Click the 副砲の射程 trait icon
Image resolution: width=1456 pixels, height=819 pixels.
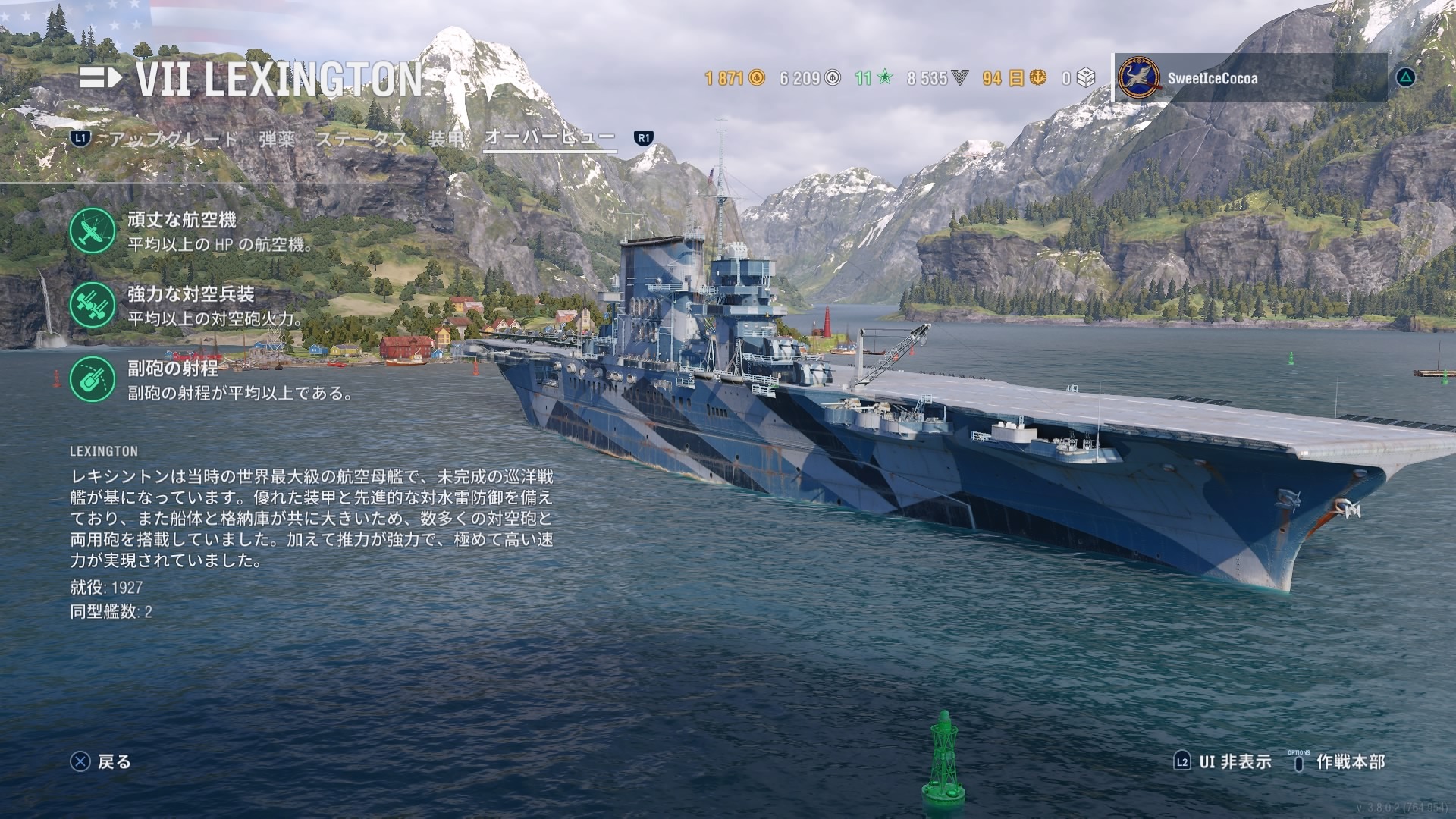coord(93,379)
